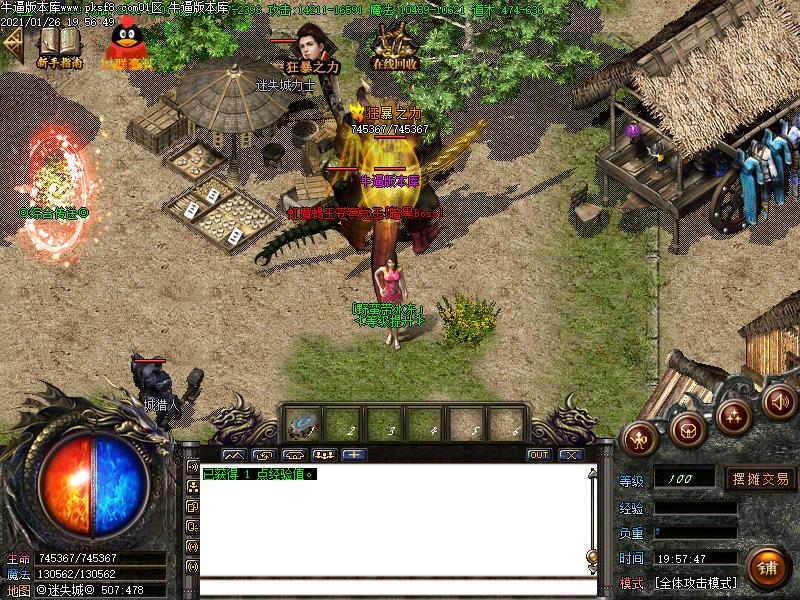Open the 摆摊交易 stall trade button

[x=760, y=479]
